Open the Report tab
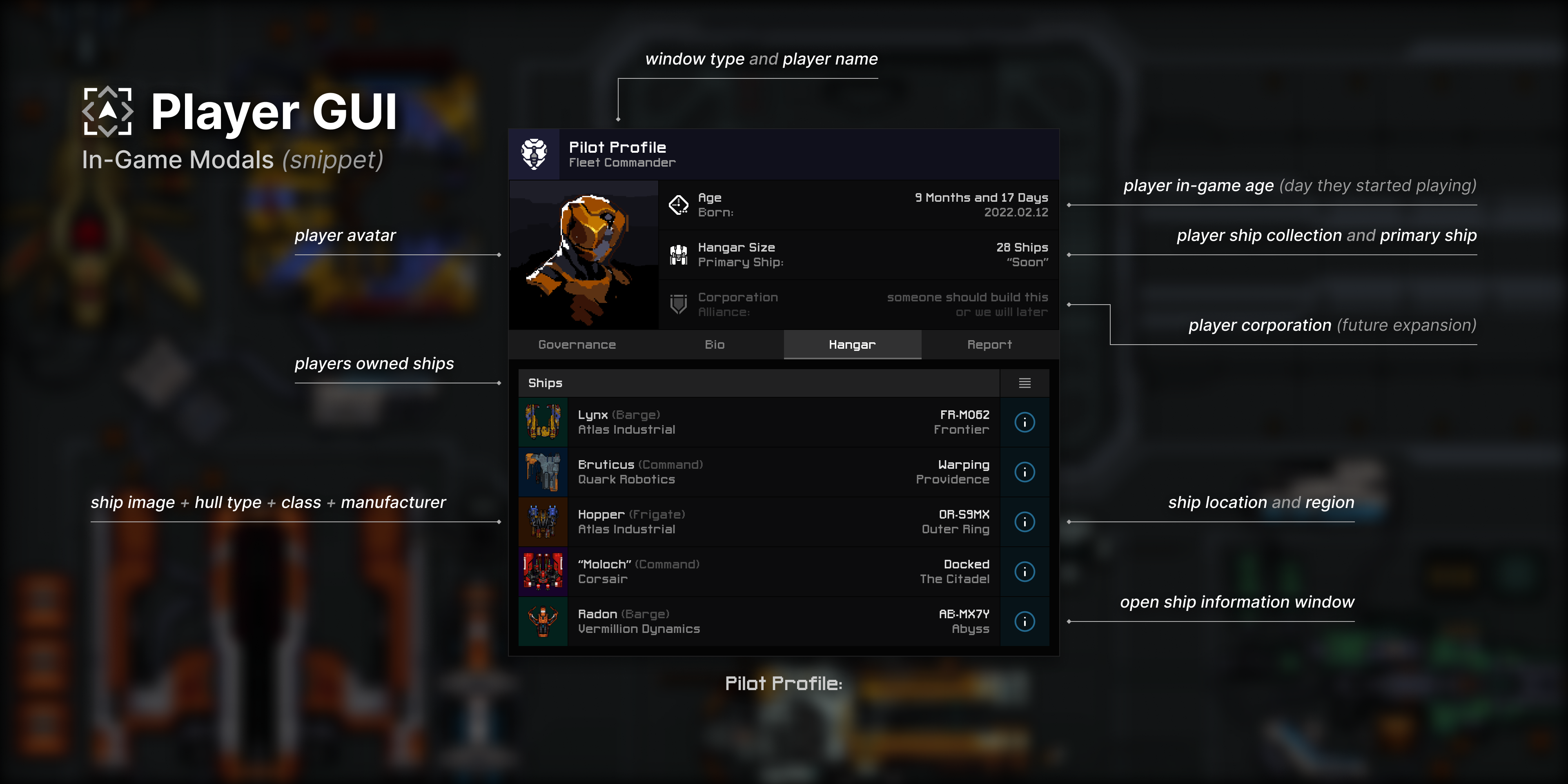 (x=990, y=345)
